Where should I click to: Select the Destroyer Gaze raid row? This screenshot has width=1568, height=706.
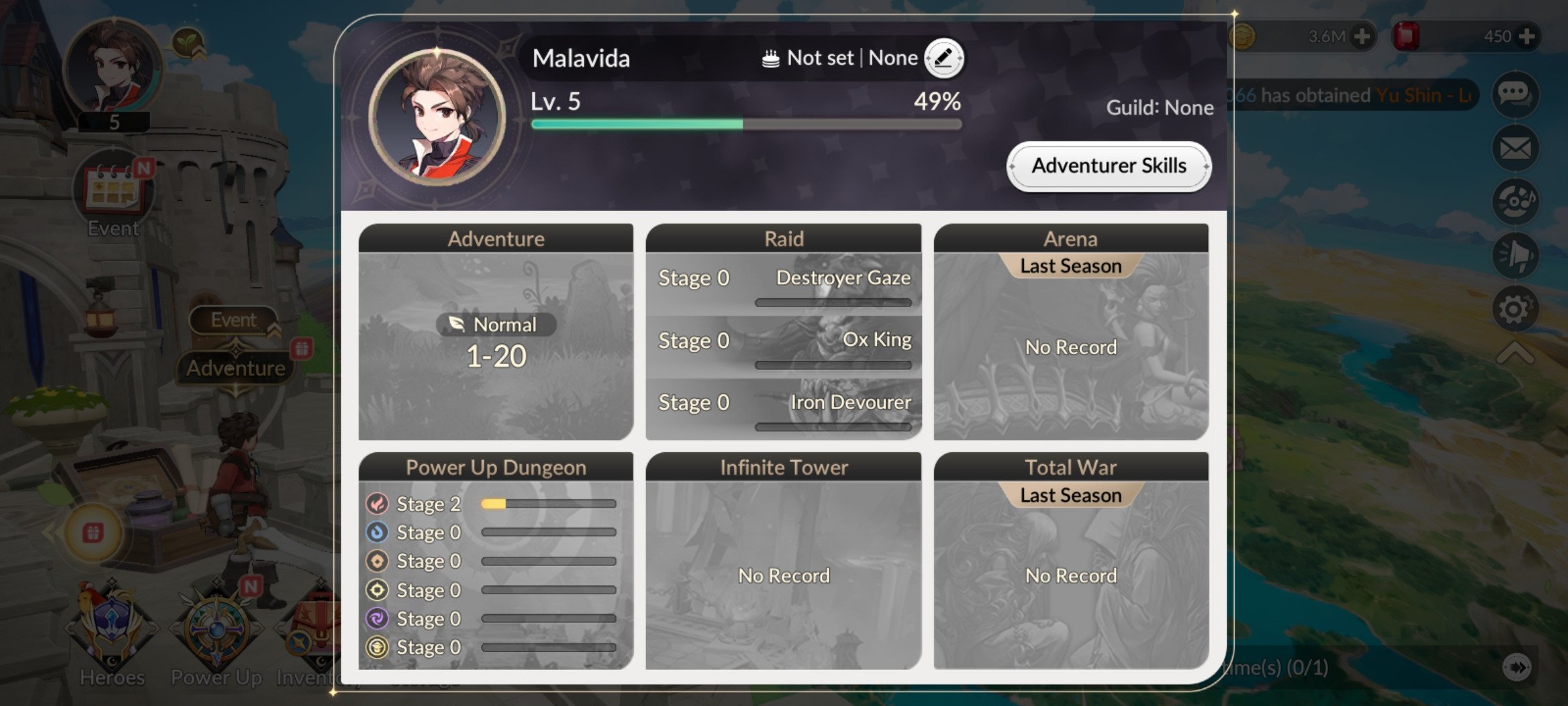(x=783, y=284)
